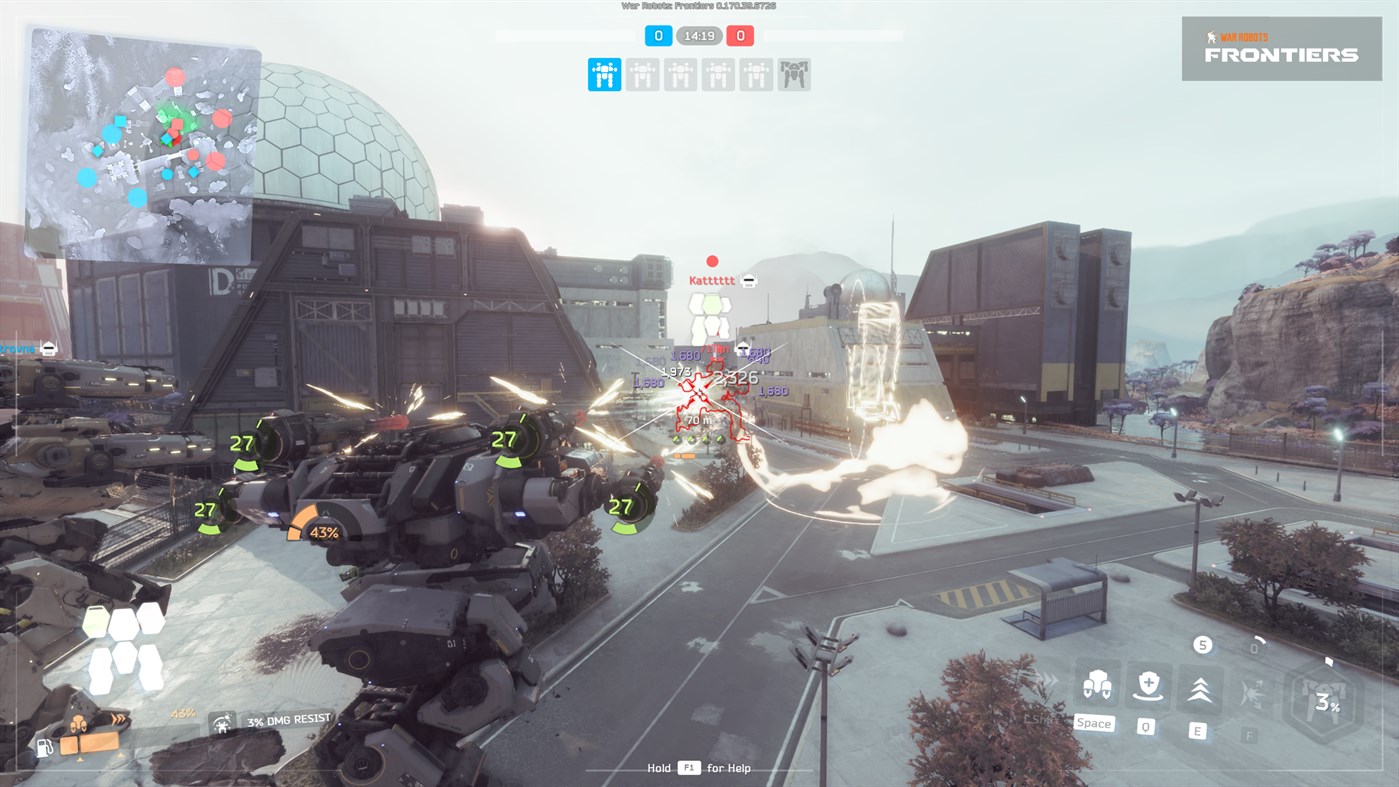Toggle the third mech slot in top bar
The width and height of the screenshot is (1399, 787).
(x=680, y=73)
